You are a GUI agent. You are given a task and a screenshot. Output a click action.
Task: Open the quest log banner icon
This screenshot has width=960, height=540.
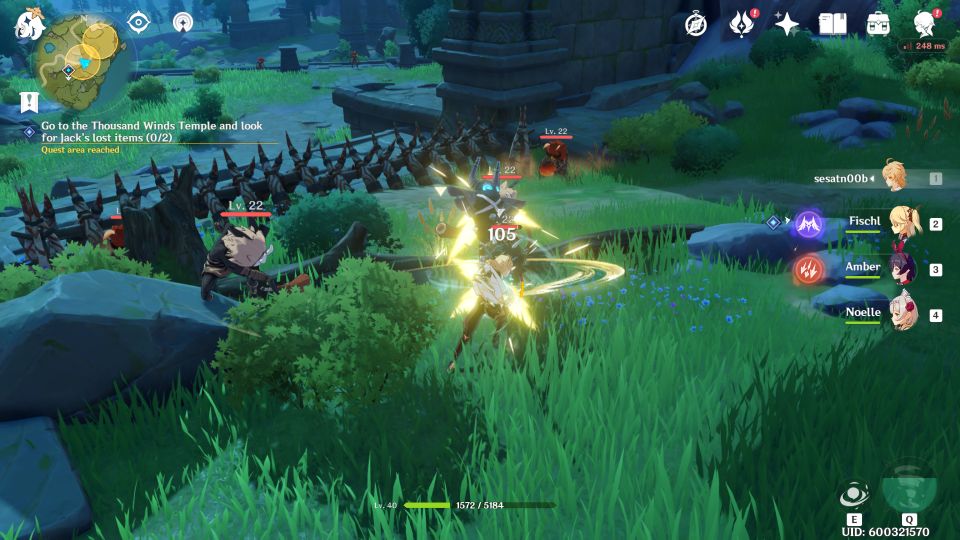pyautogui.click(x=28, y=101)
